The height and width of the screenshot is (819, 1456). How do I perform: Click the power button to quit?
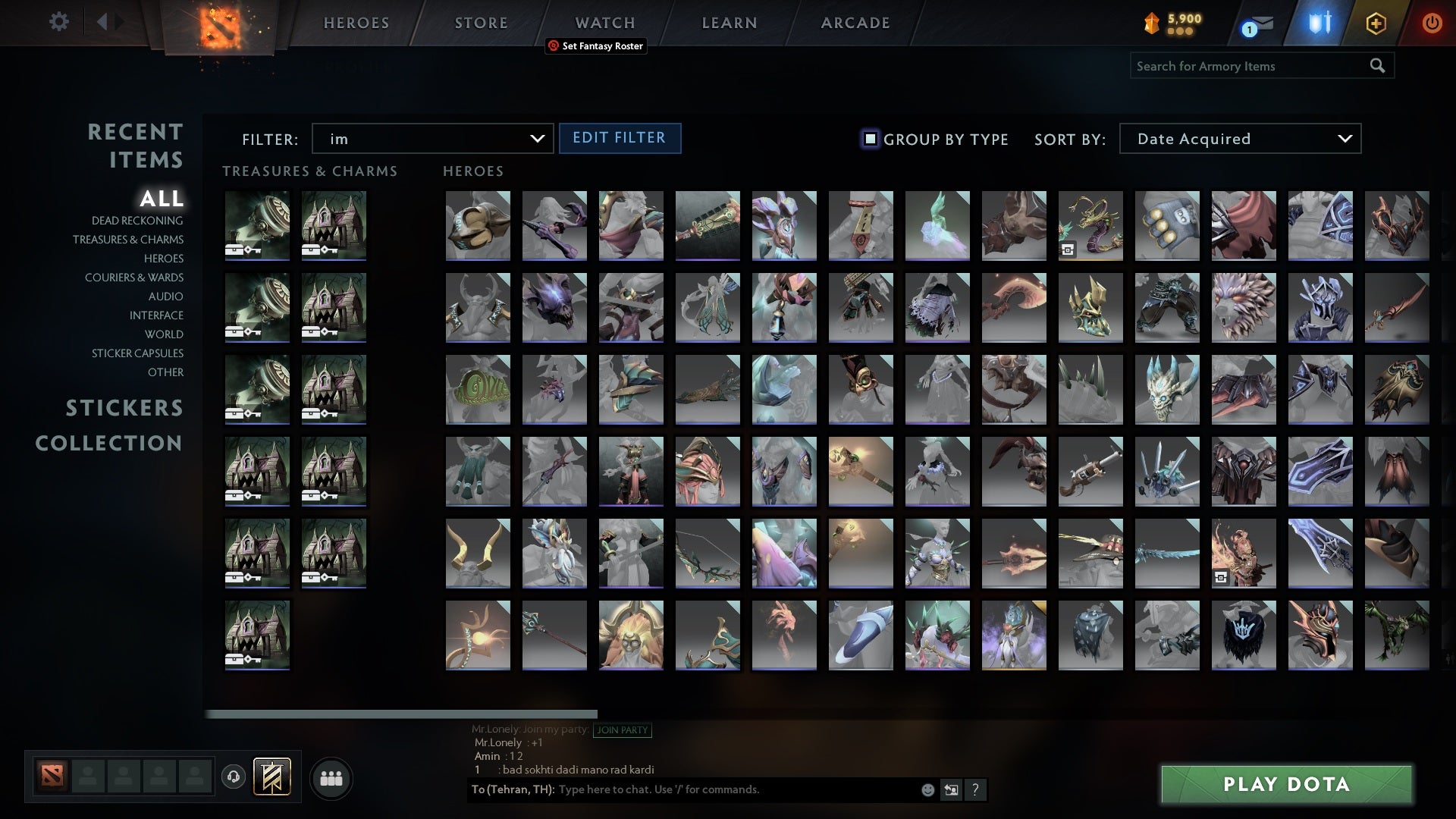tap(1432, 23)
